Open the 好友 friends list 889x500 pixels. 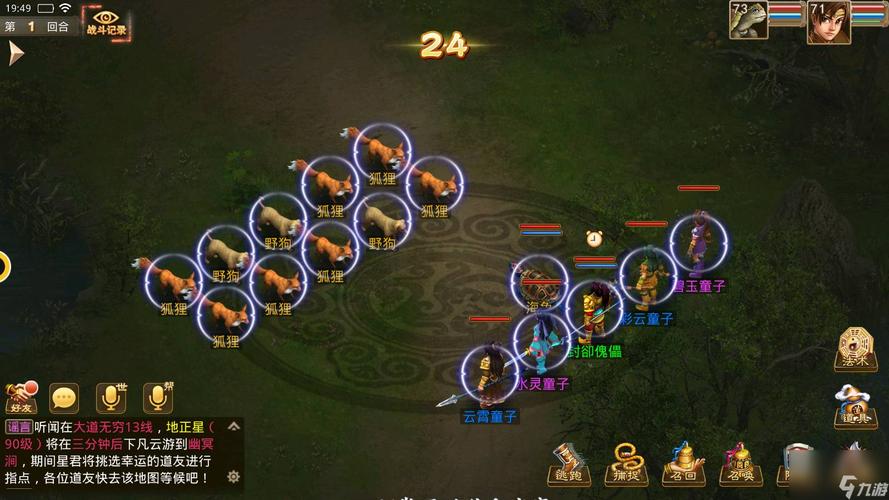tap(20, 398)
